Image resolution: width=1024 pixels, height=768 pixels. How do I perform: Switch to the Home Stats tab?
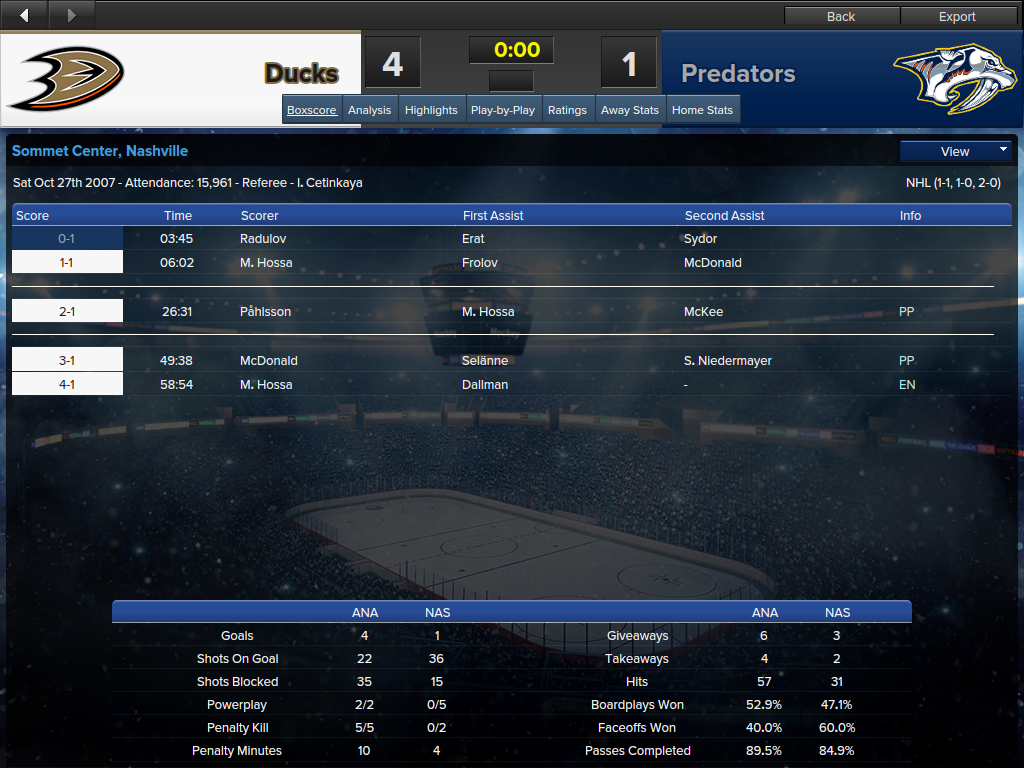(702, 110)
